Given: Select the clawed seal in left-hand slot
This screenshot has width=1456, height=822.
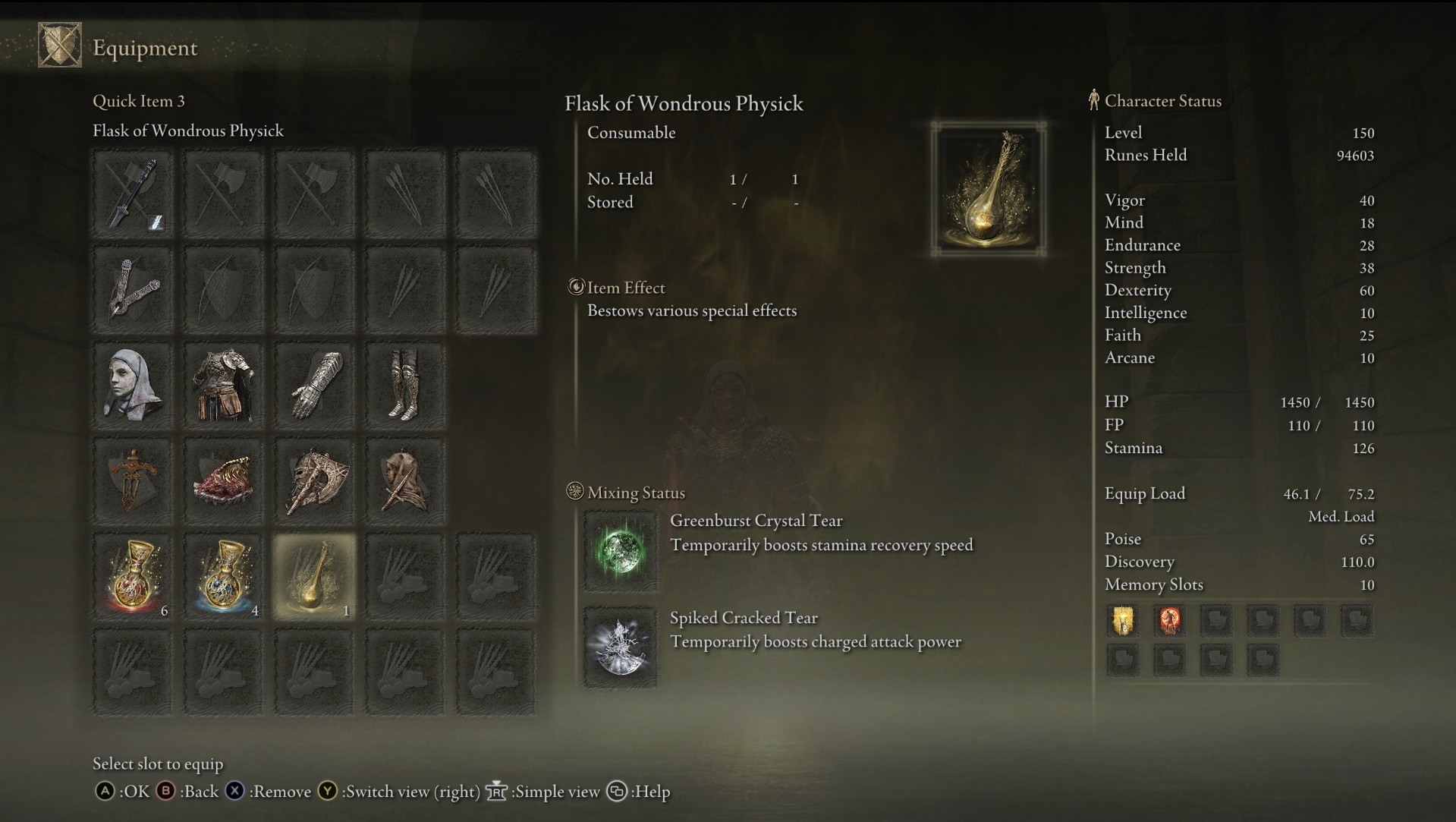Looking at the screenshot, I should tap(134, 290).
